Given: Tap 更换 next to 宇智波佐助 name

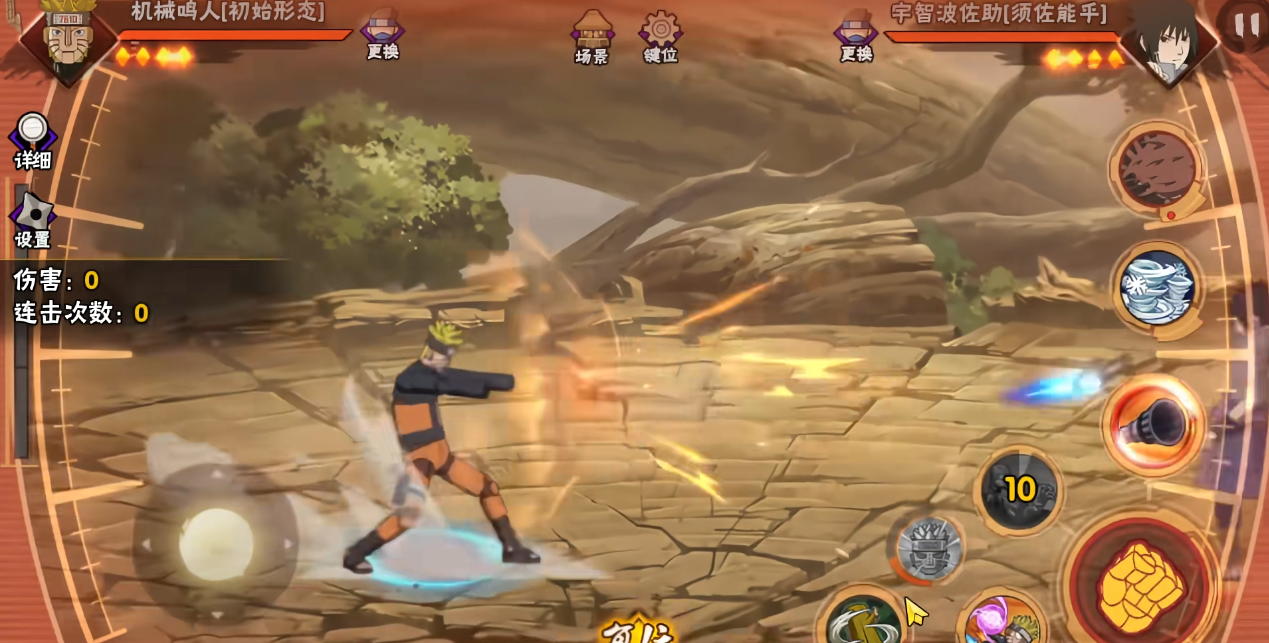Looking at the screenshot, I should (856, 34).
